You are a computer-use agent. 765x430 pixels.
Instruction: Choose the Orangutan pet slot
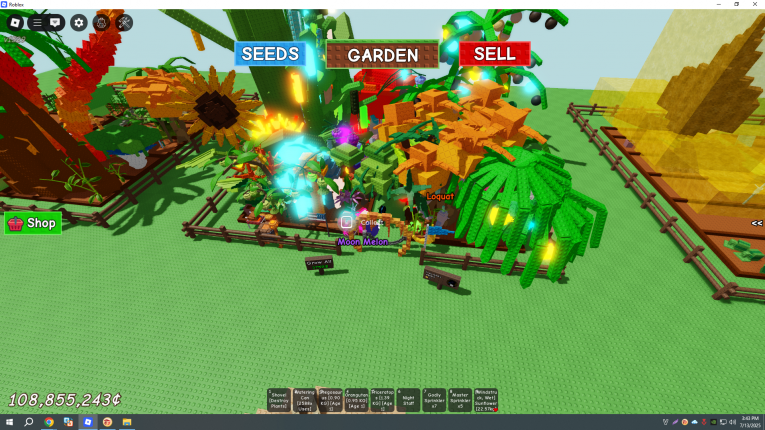pyautogui.click(x=357, y=400)
